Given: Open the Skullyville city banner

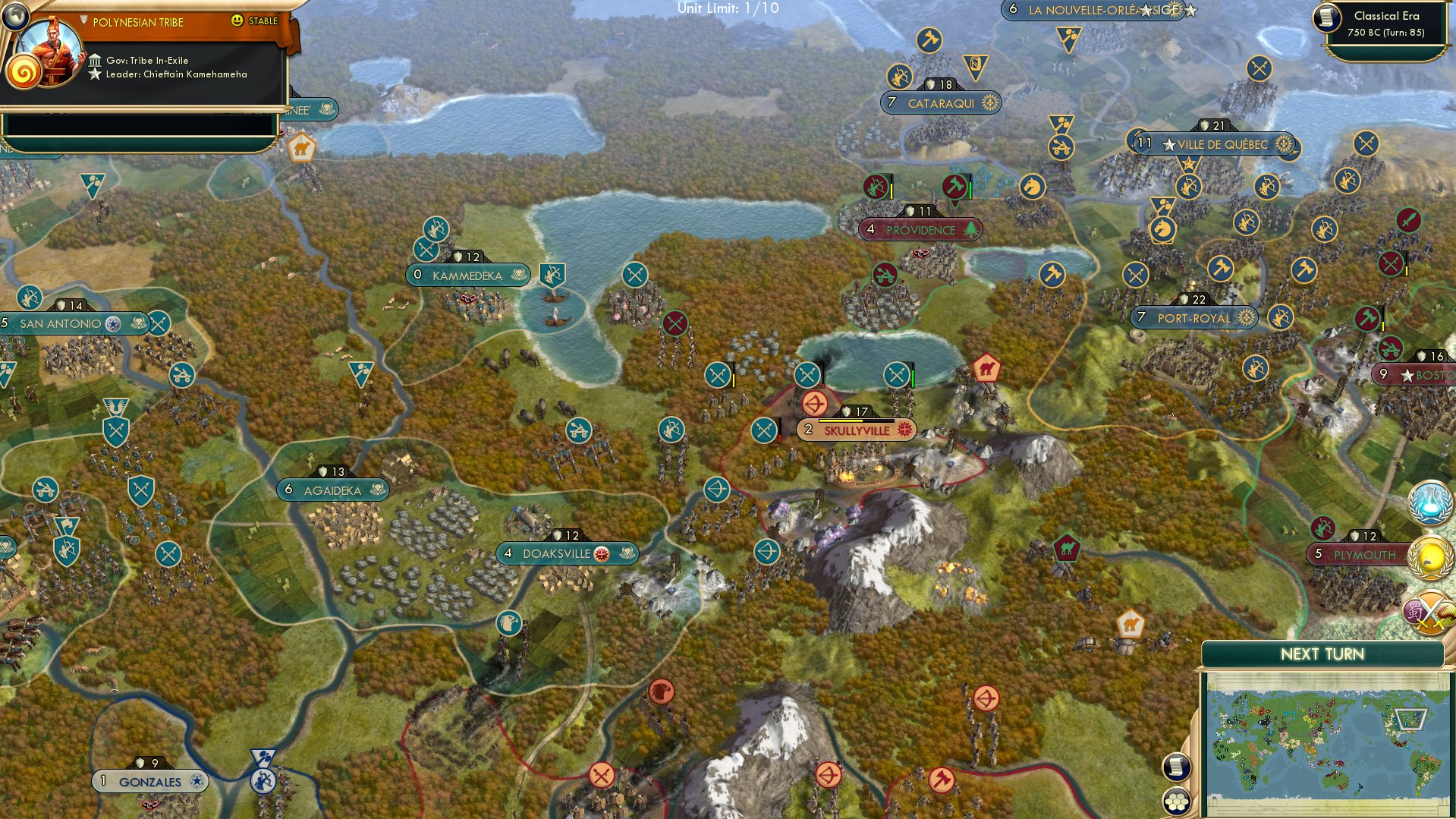Looking at the screenshot, I should click(855, 430).
